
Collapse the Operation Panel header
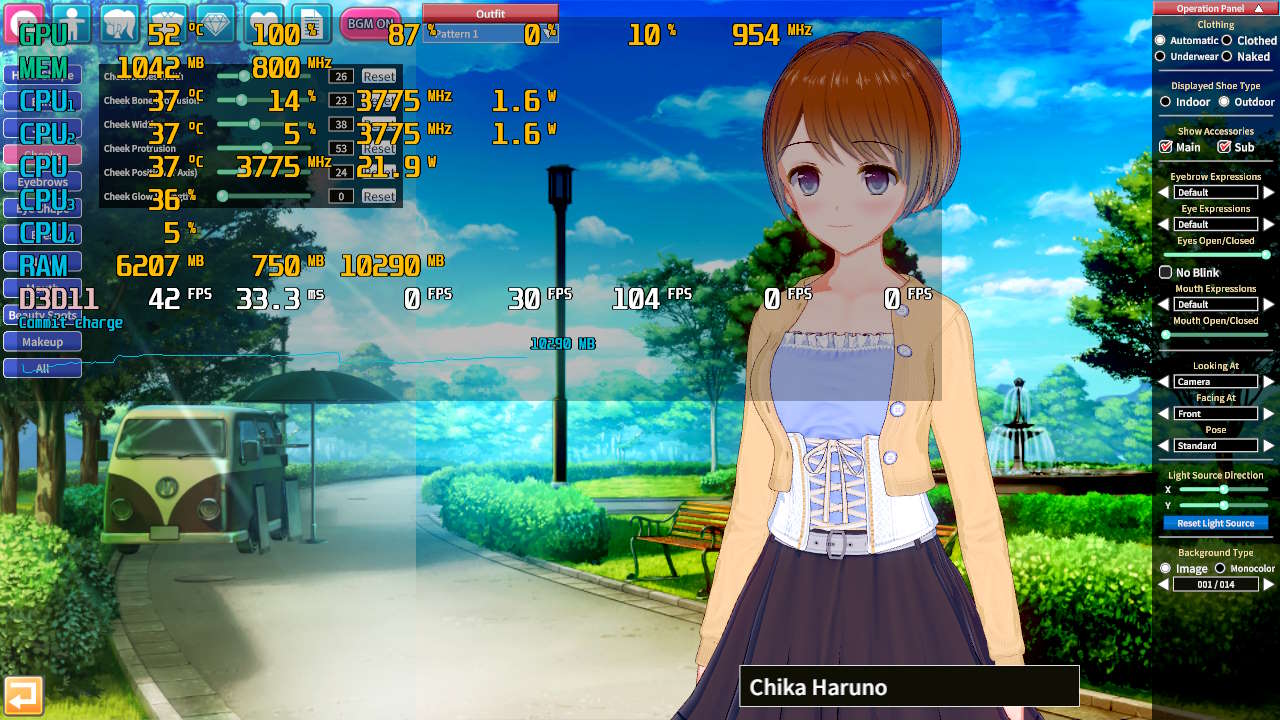pos(1259,8)
